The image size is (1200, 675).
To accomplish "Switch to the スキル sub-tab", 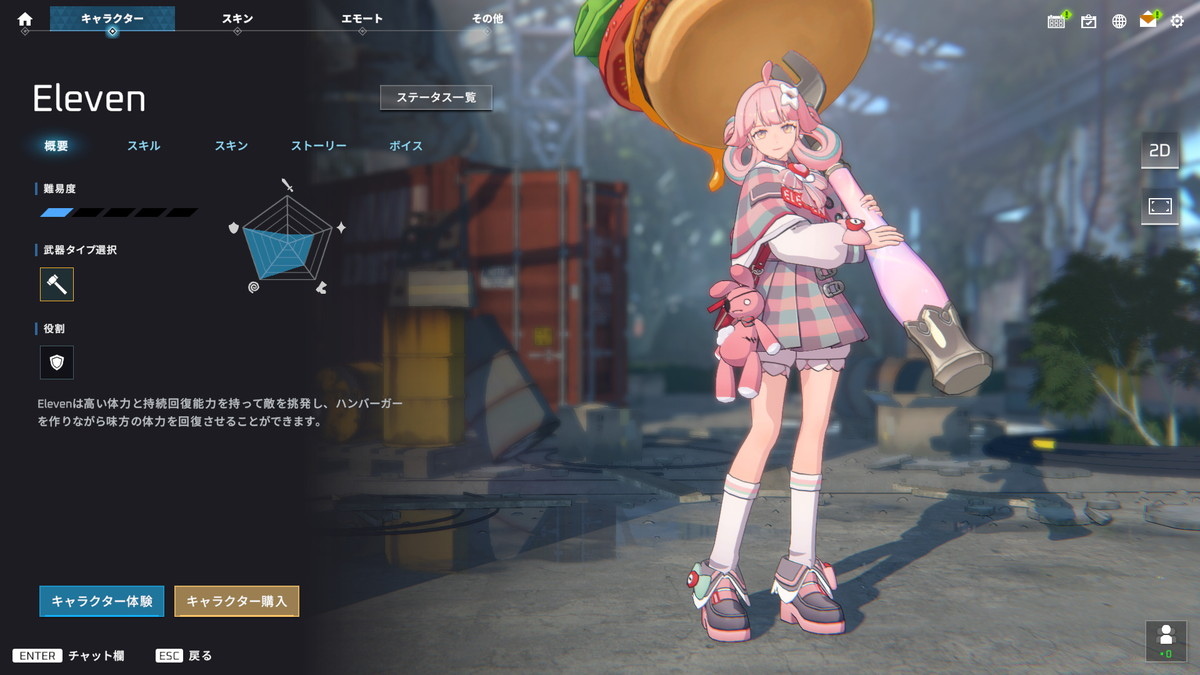I will pyautogui.click(x=143, y=146).
